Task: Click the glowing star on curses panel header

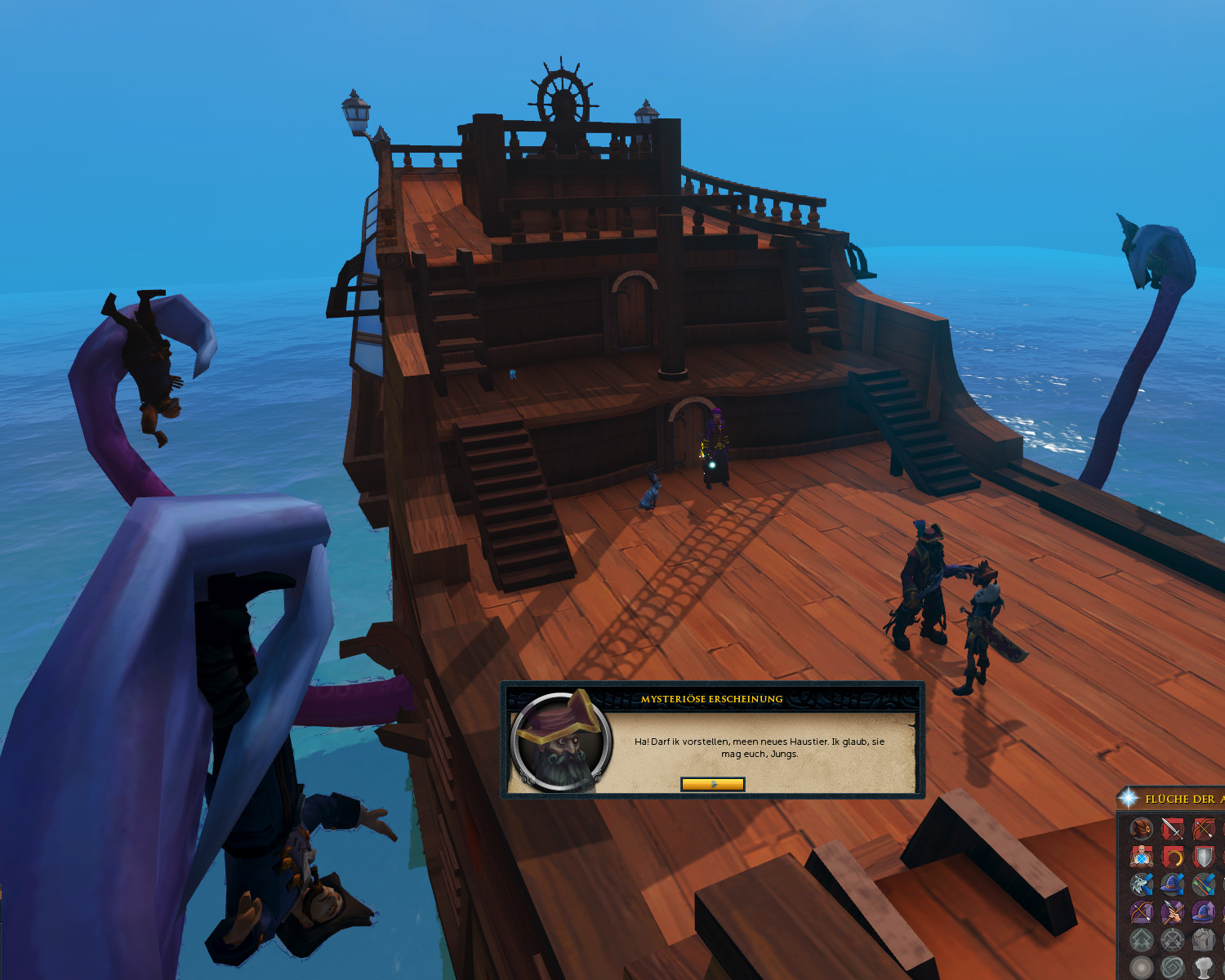Action: click(1128, 798)
